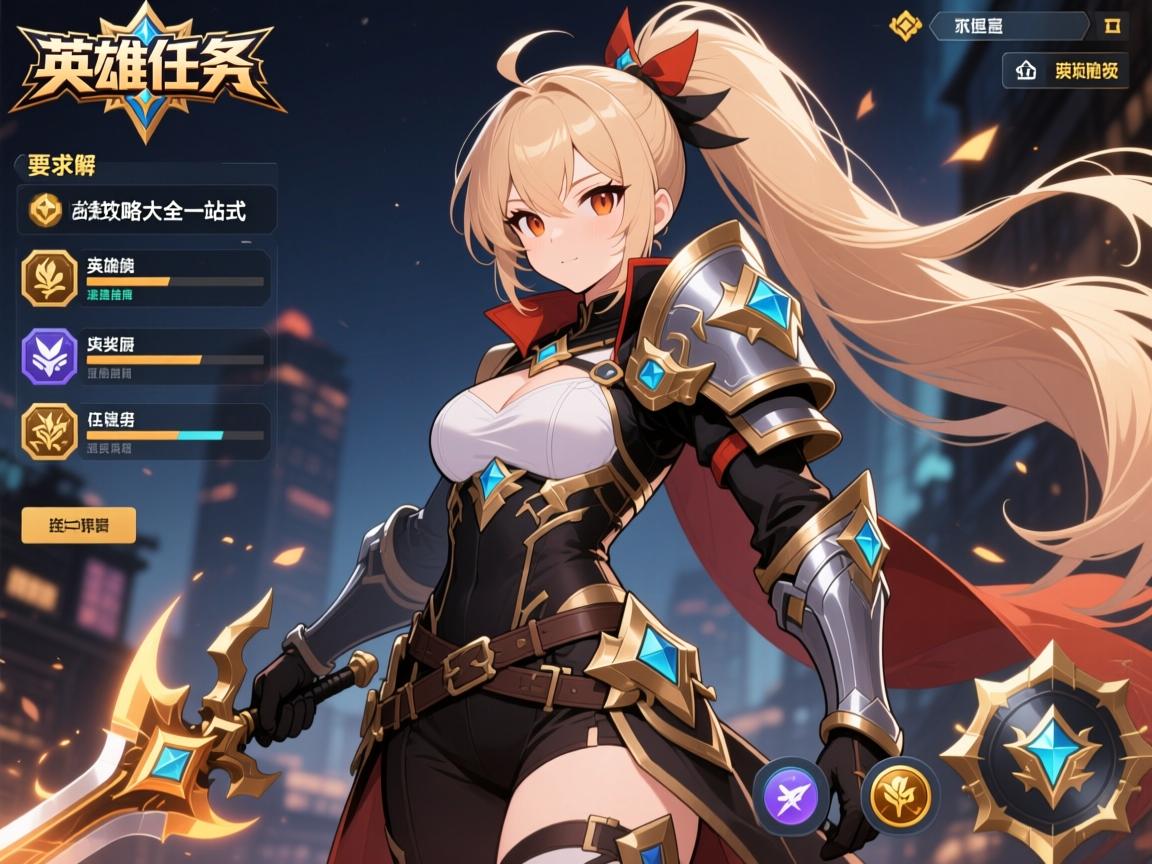Tap the large blue crystal emblem button
1152x864 pixels.
(1050, 754)
